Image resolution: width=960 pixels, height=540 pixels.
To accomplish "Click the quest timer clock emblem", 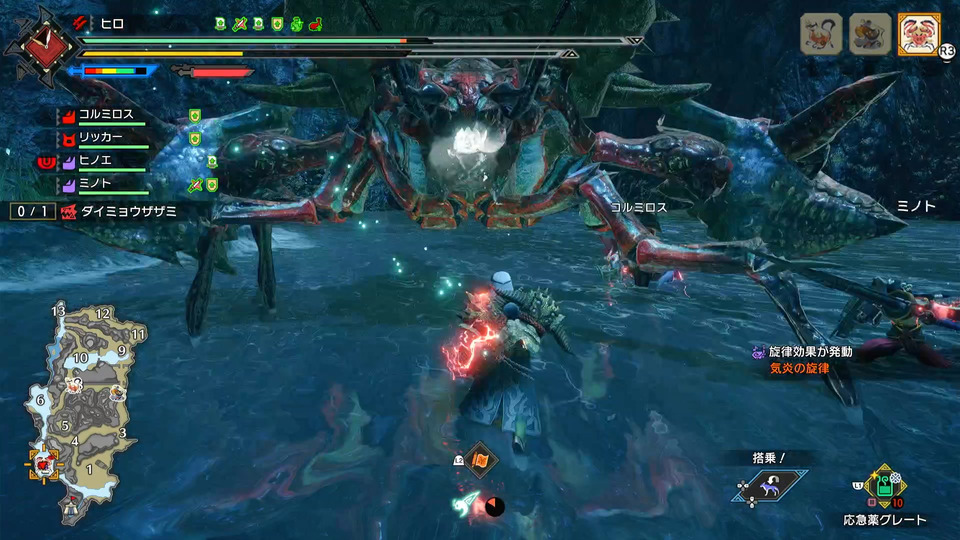I will click(x=41, y=42).
